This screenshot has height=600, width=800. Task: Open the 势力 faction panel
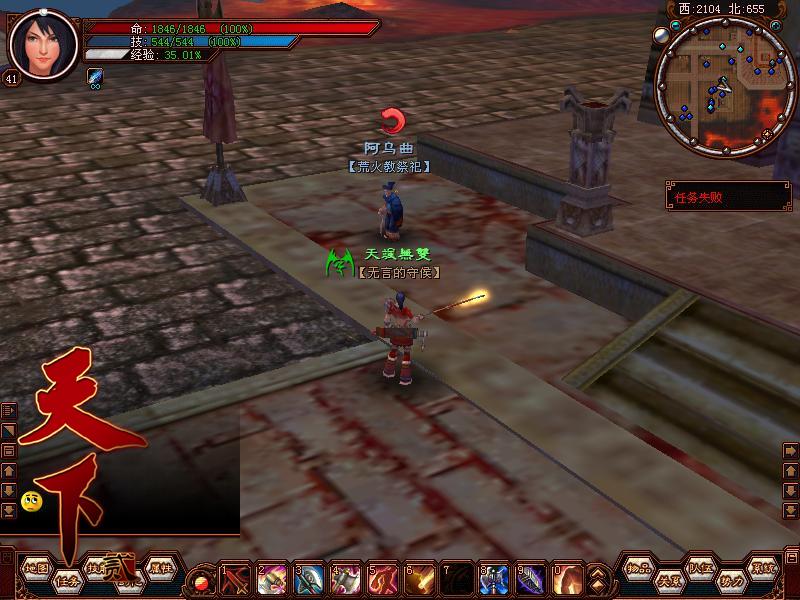coord(731,580)
